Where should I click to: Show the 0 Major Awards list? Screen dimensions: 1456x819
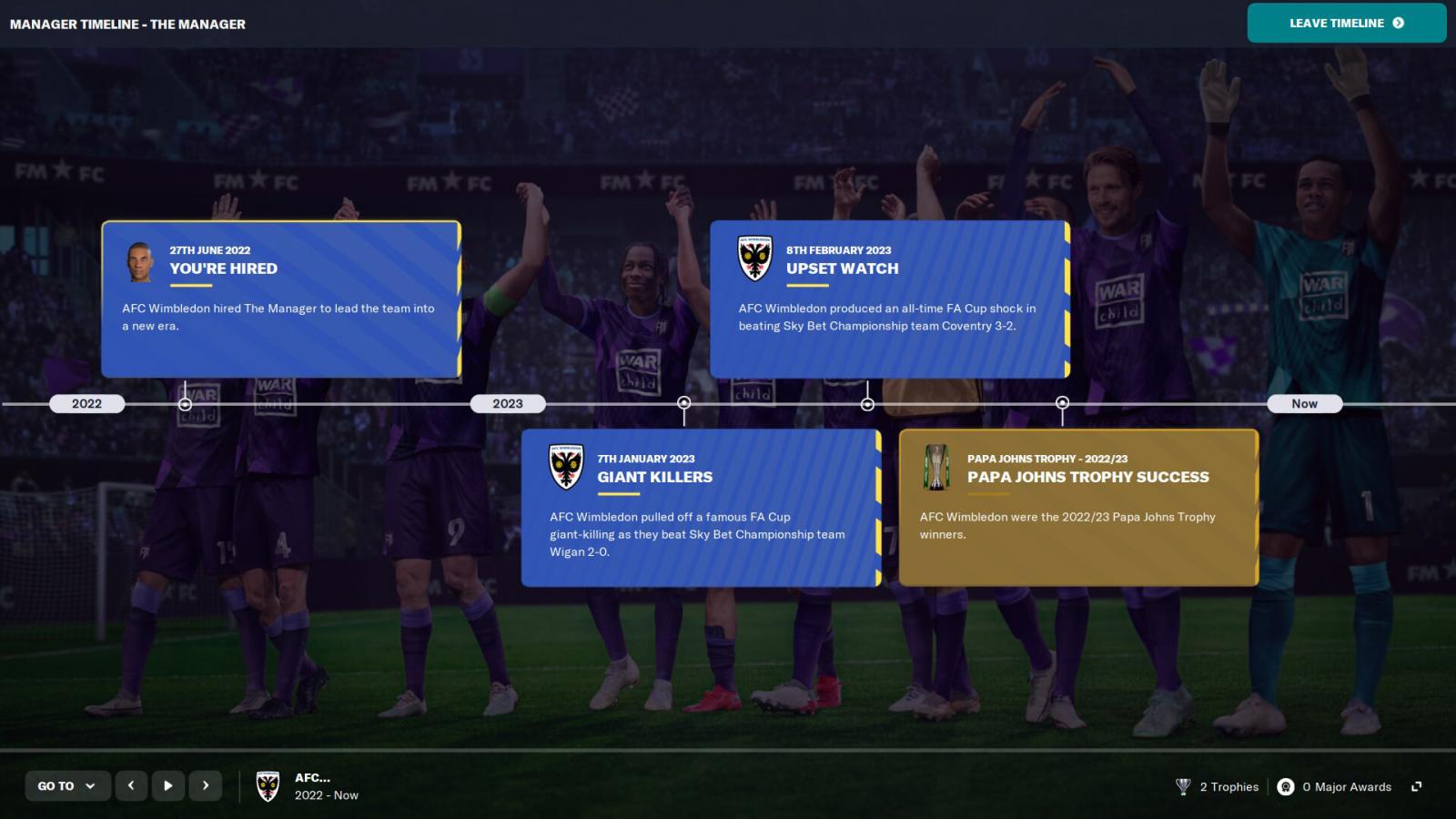pyautogui.click(x=1334, y=786)
